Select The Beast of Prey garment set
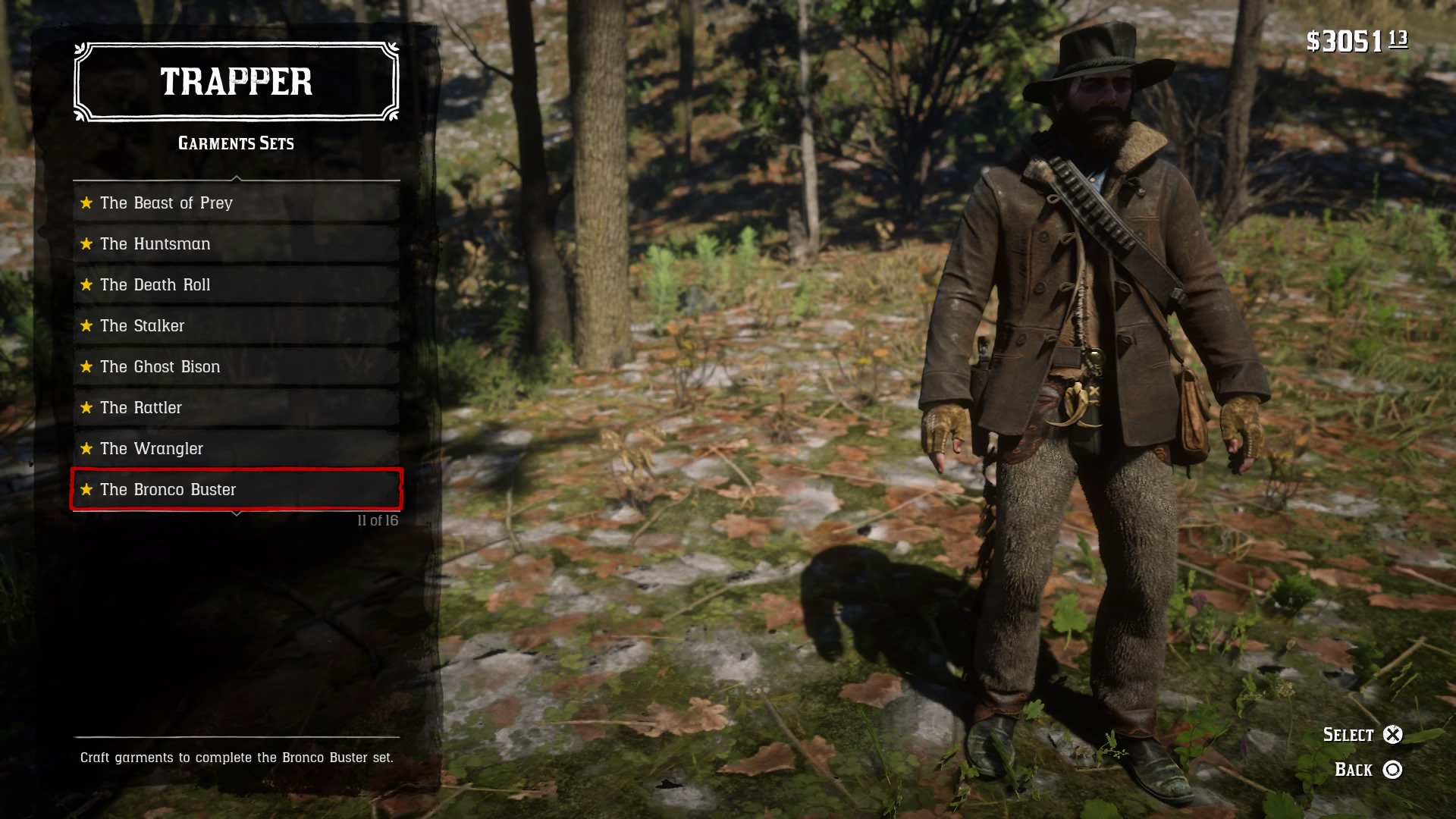 click(236, 203)
